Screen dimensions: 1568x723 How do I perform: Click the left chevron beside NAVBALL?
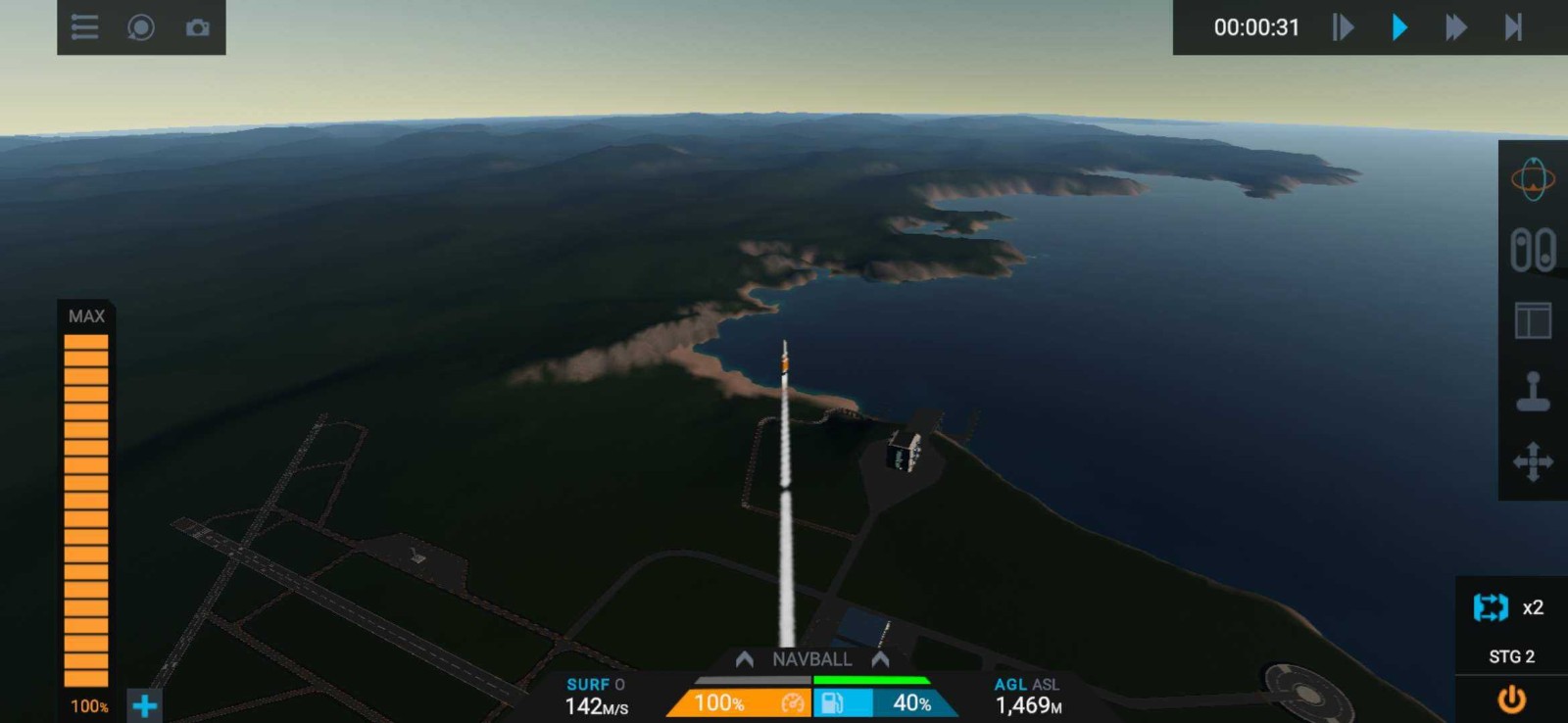(x=745, y=658)
